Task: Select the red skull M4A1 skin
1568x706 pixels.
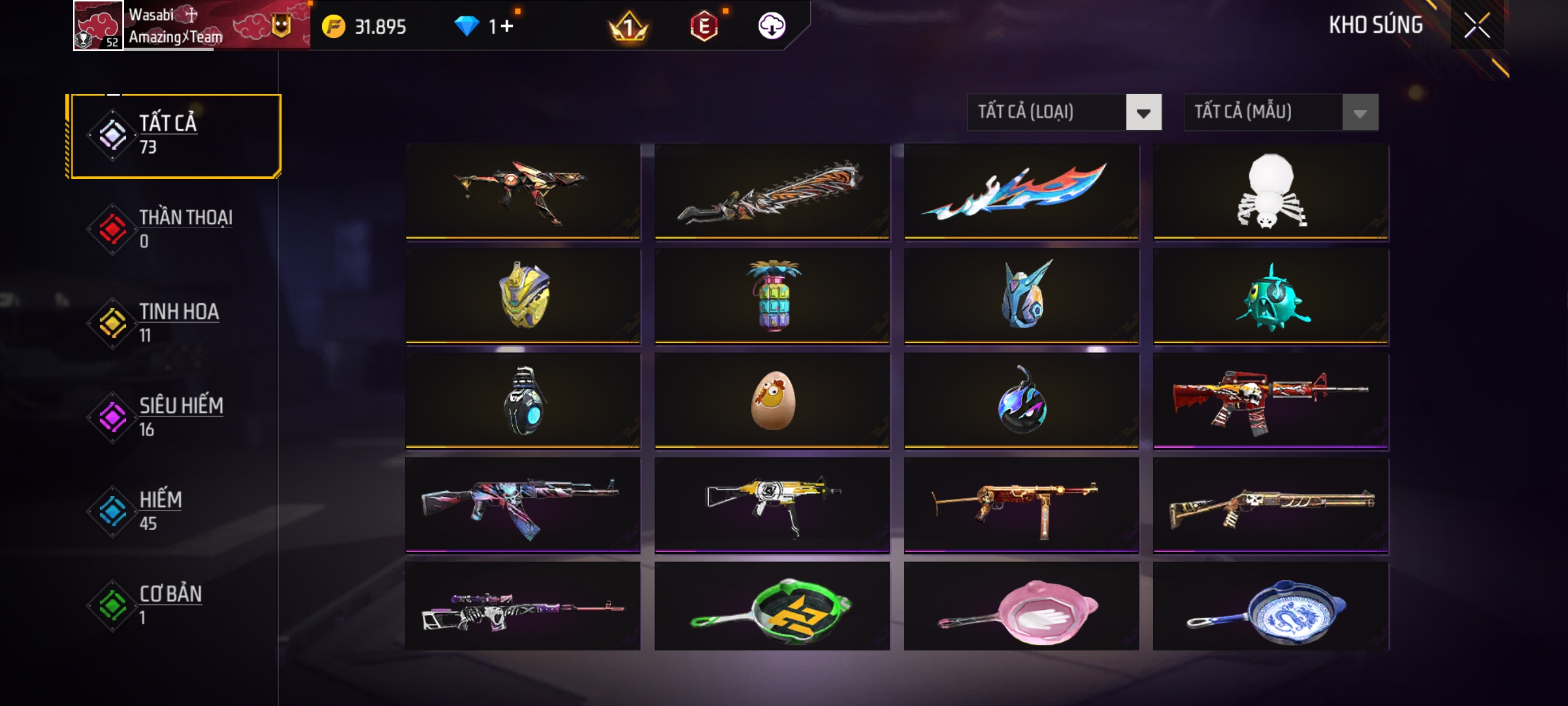Action: (1271, 400)
